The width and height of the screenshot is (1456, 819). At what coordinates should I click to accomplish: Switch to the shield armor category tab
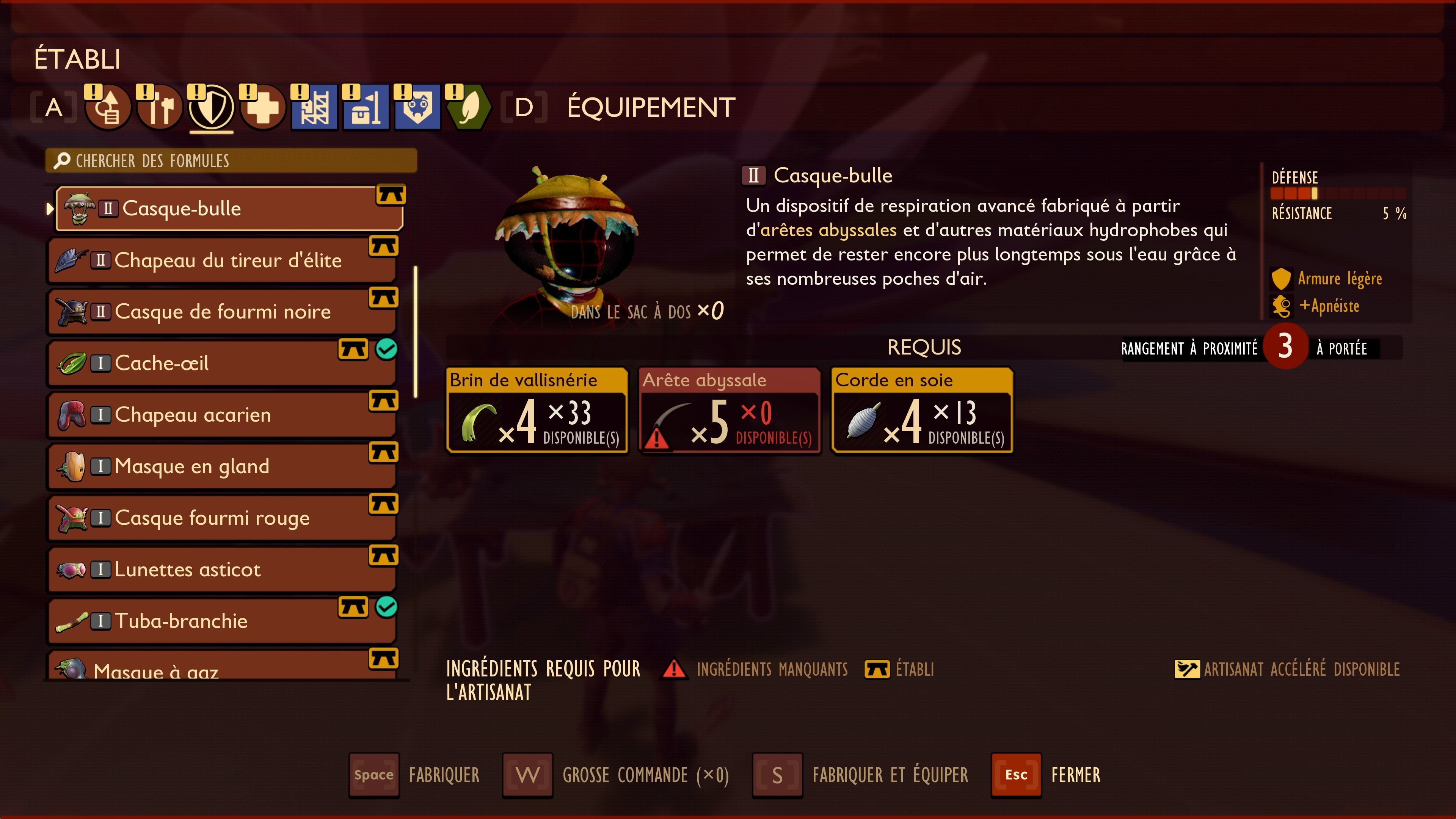(x=212, y=107)
